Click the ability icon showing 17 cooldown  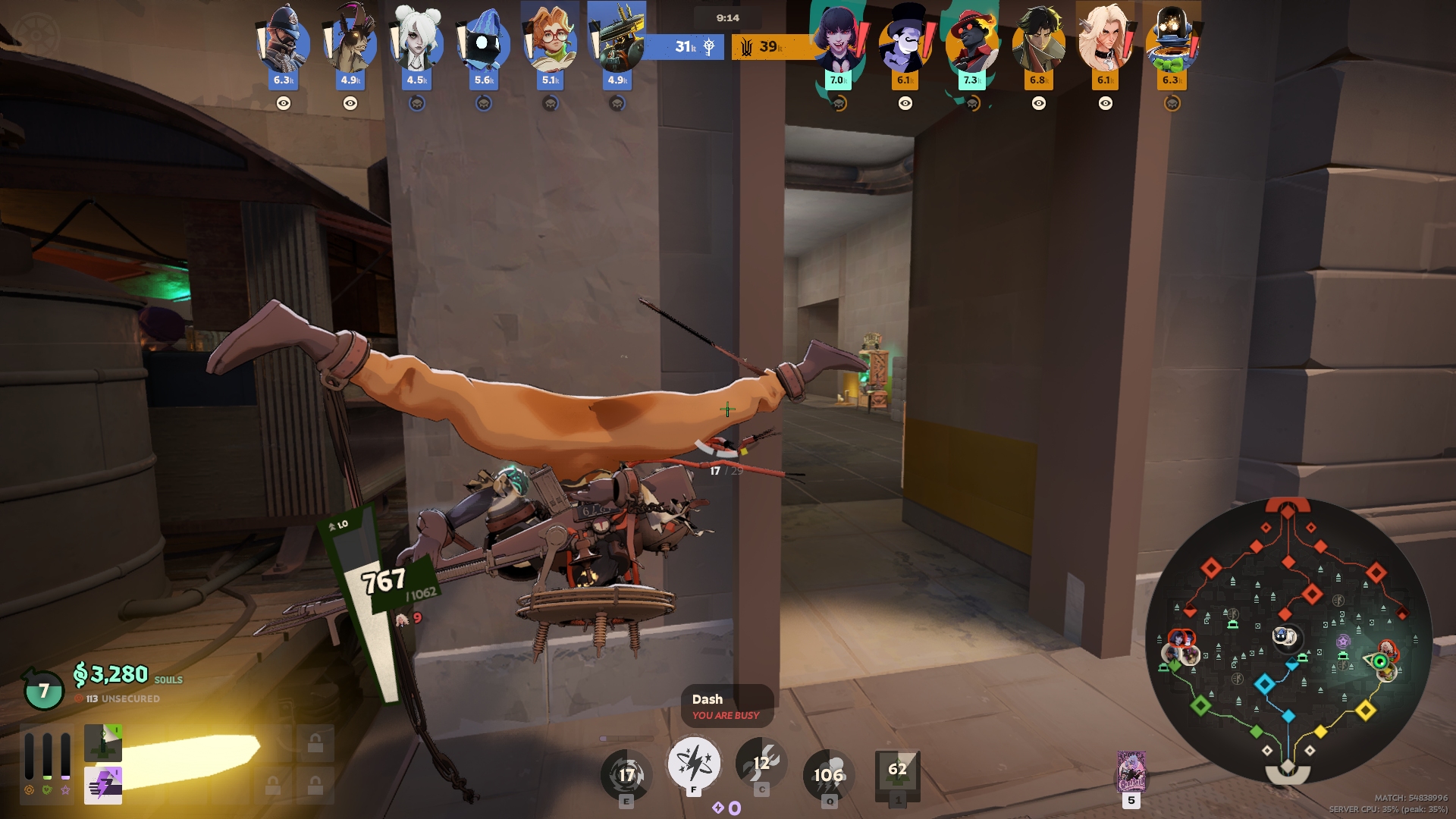click(626, 774)
